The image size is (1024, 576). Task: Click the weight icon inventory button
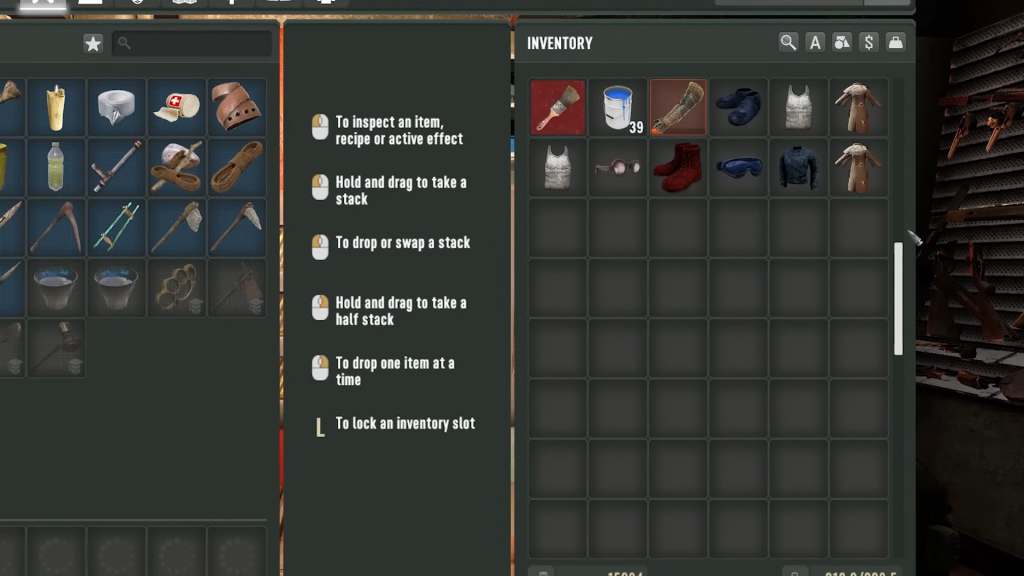(x=895, y=42)
